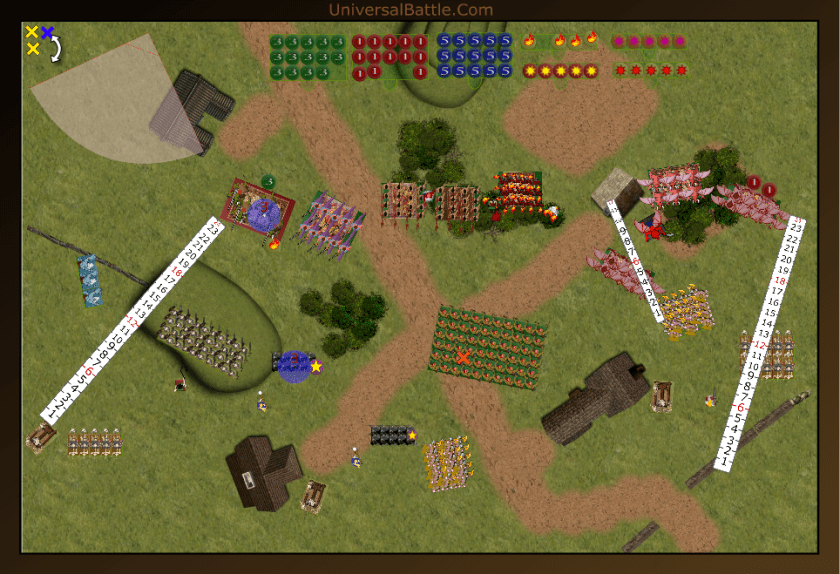Select the flame token group
This screenshot has height=574, width=840.
(560, 41)
